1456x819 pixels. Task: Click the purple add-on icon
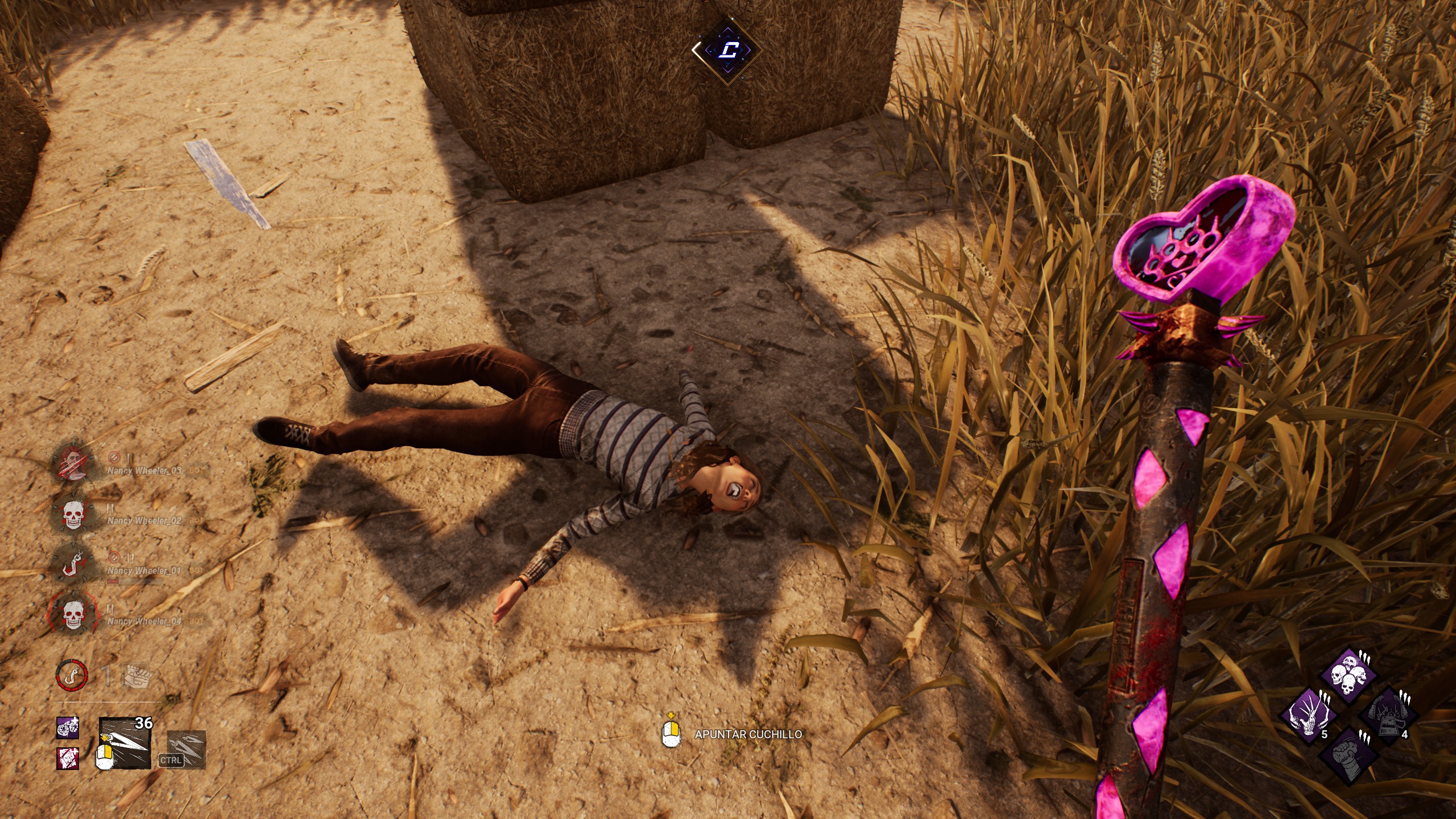[68, 728]
